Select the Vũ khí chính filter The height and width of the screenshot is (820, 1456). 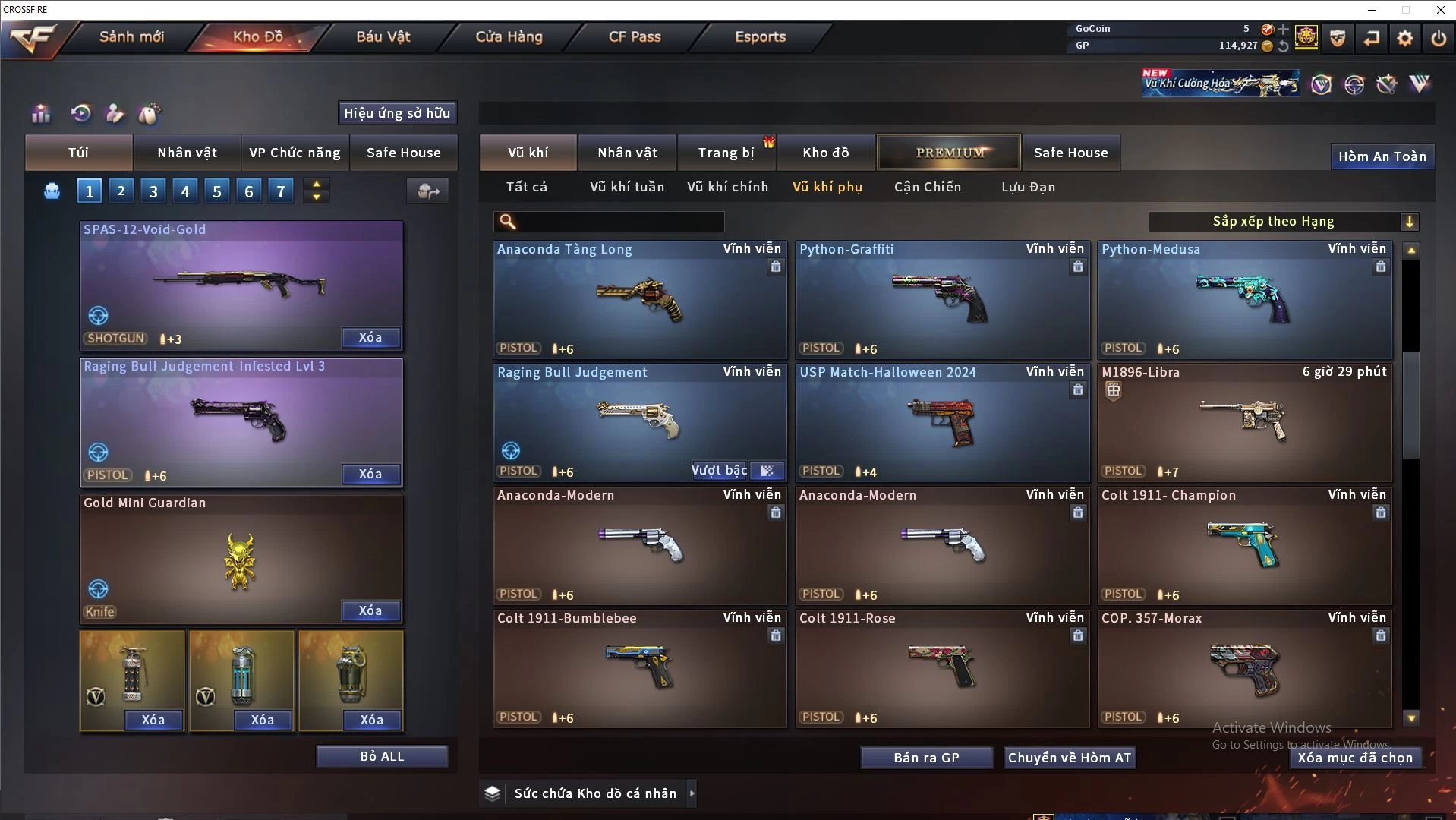click(727, 187)
